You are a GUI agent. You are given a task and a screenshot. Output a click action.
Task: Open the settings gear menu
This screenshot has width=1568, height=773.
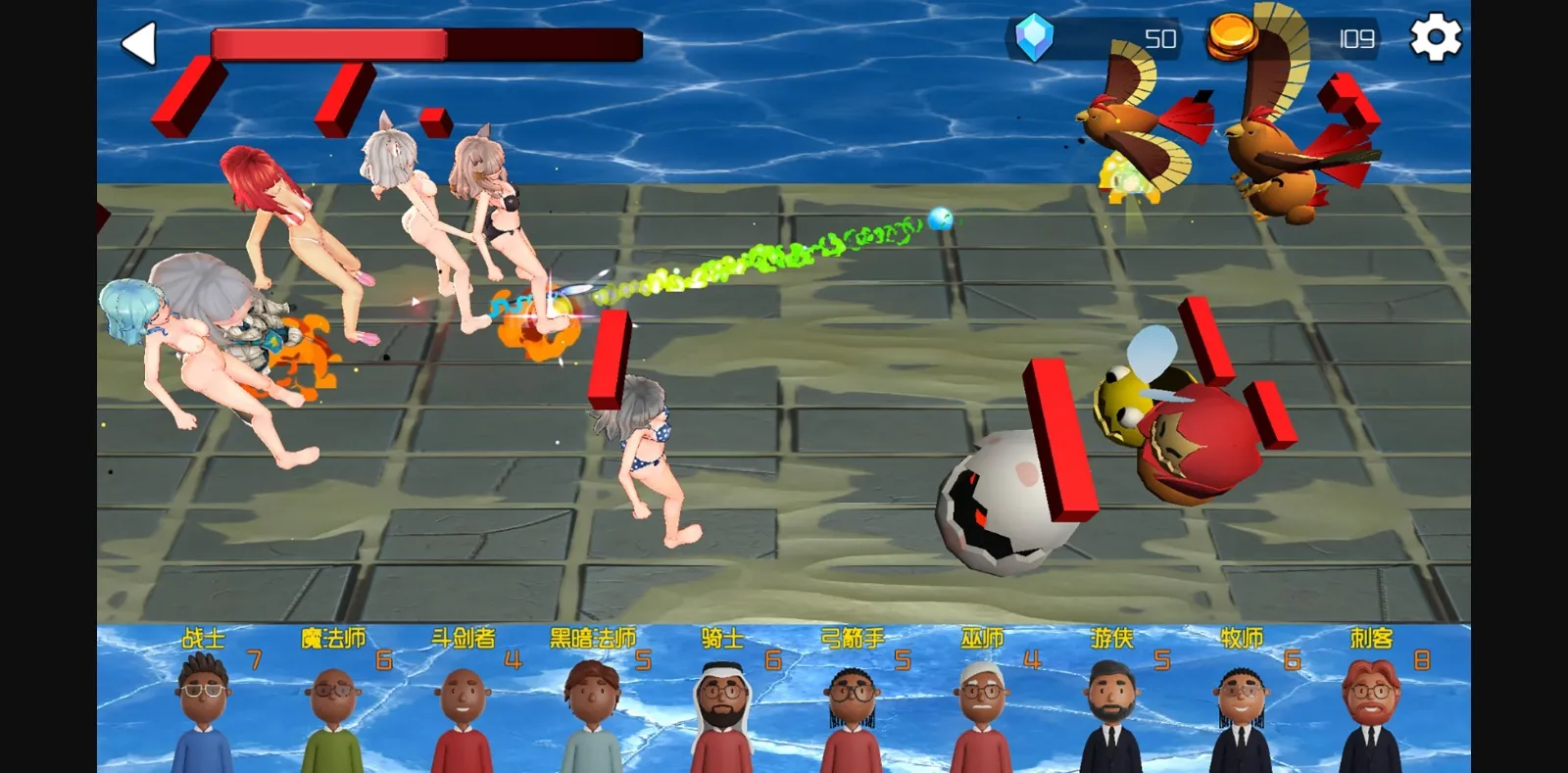[1436, 39]
